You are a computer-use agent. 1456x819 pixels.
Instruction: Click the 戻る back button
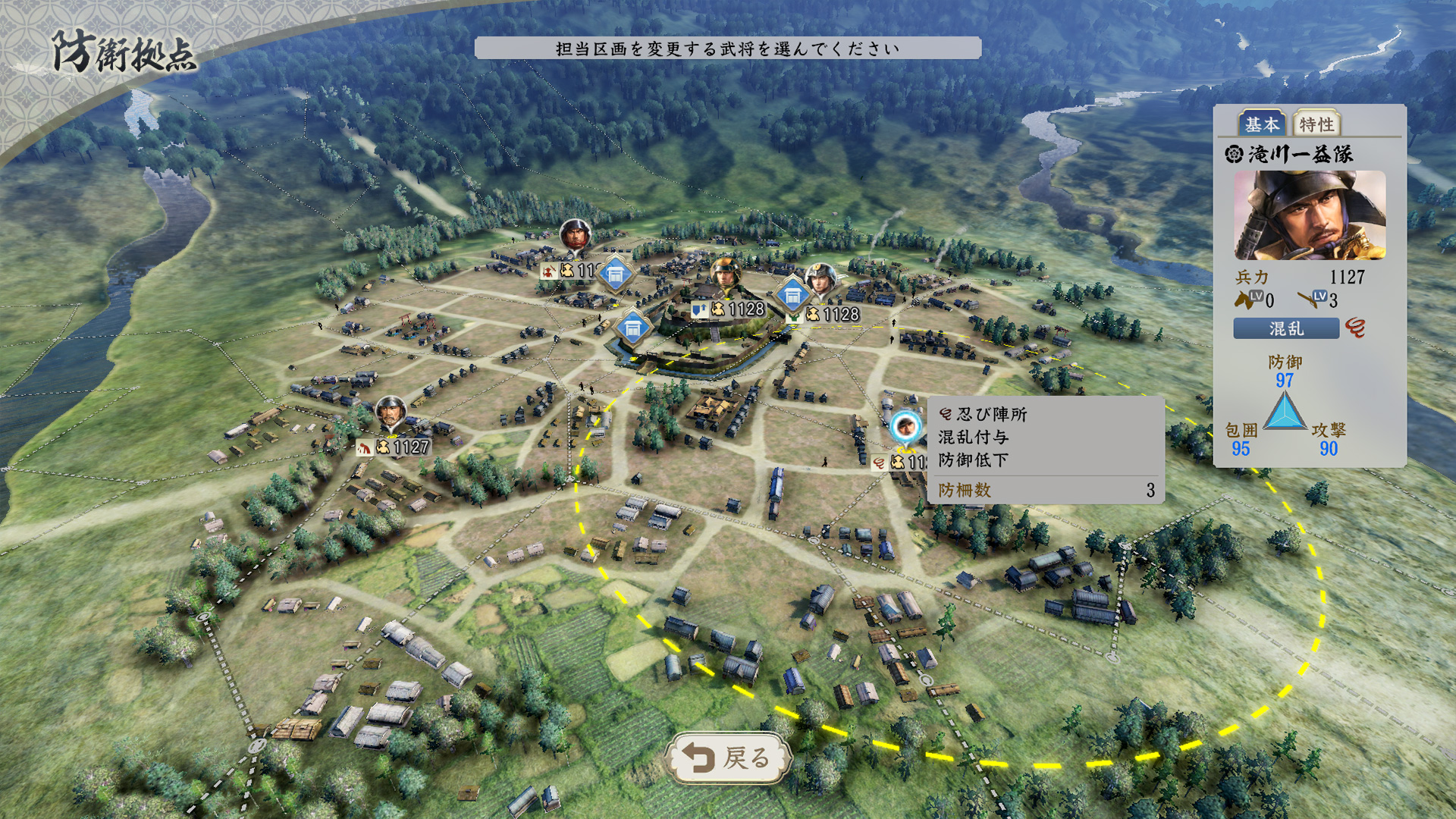click(x=728, y=756)
